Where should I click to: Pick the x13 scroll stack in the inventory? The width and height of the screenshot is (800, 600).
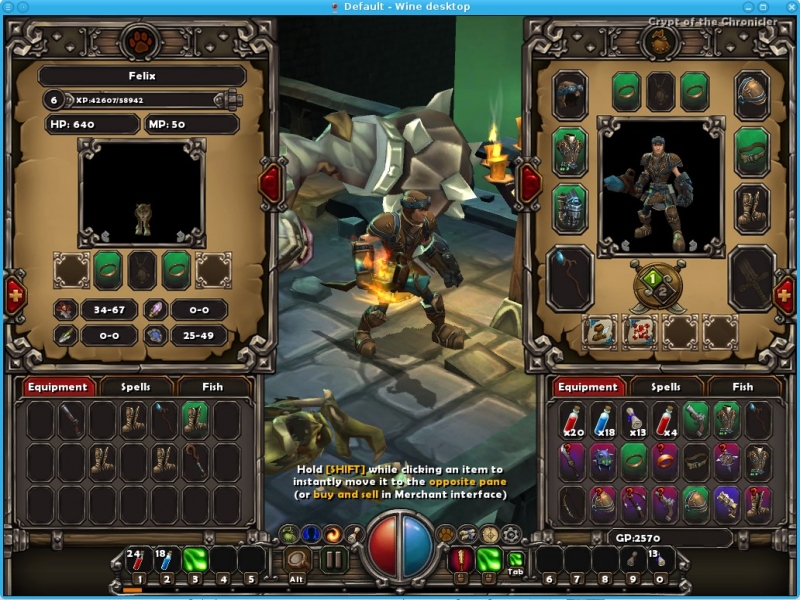pyautogui.click(x=635, y=420)
